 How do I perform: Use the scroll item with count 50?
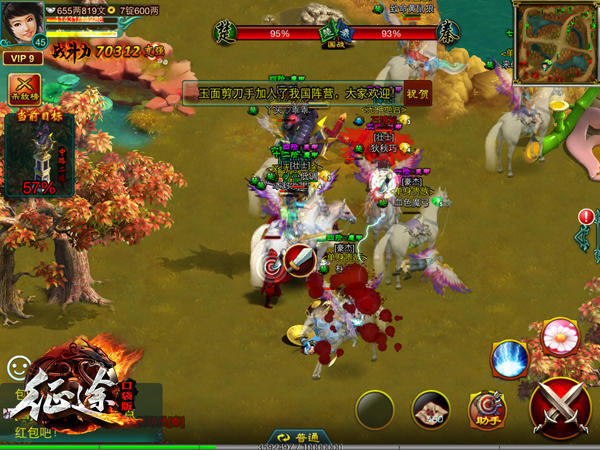coord(431,410)
